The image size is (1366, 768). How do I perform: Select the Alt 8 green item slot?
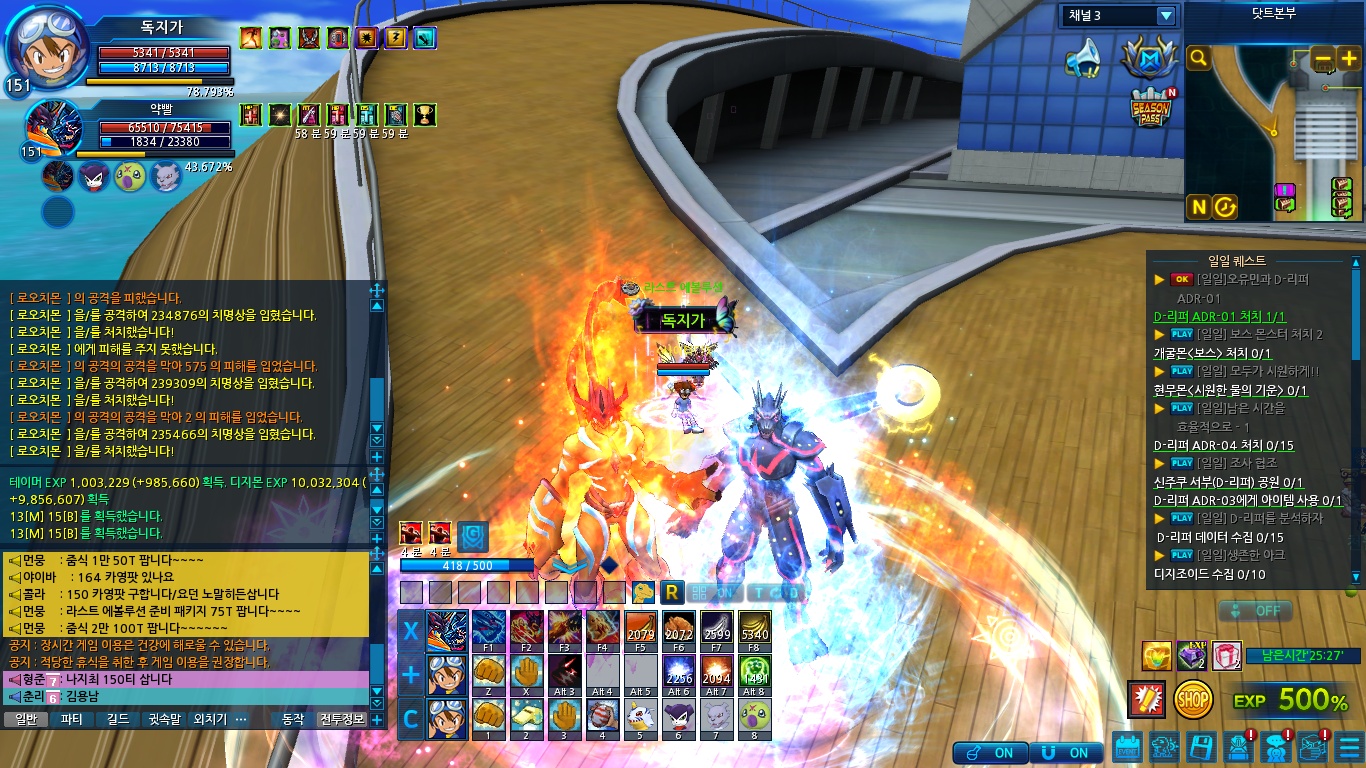click(x=755, y=675)
